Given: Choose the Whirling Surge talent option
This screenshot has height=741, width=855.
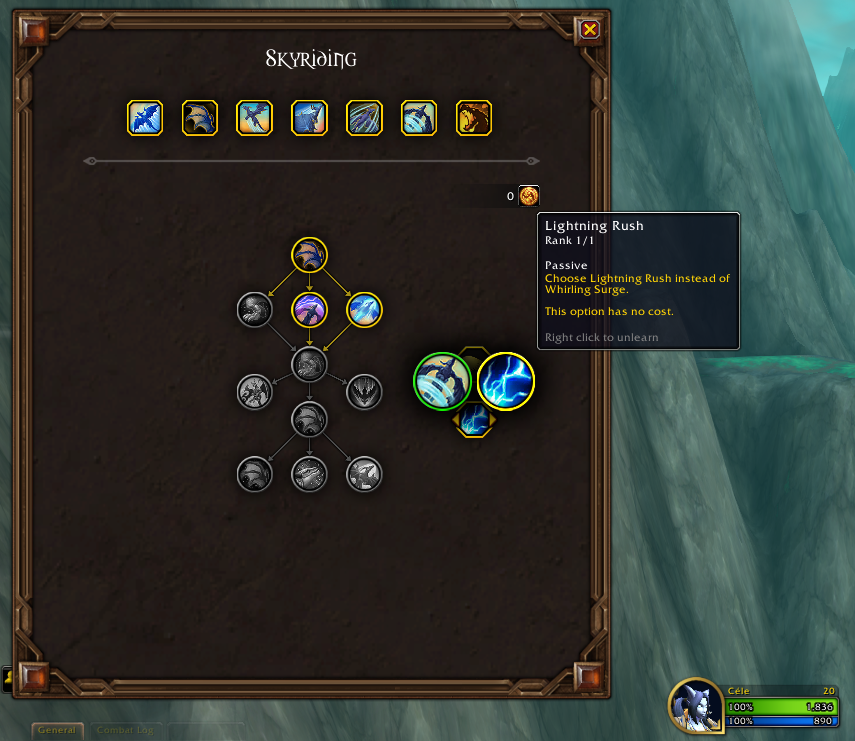Looking at the screenshot, I should pyautogui.click(x=442, y=381).
